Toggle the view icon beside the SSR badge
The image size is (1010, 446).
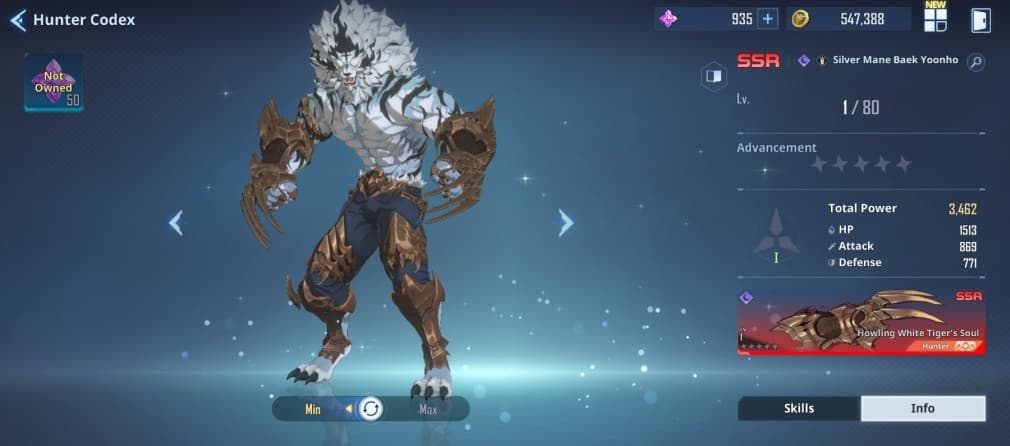tap(713, 75)
